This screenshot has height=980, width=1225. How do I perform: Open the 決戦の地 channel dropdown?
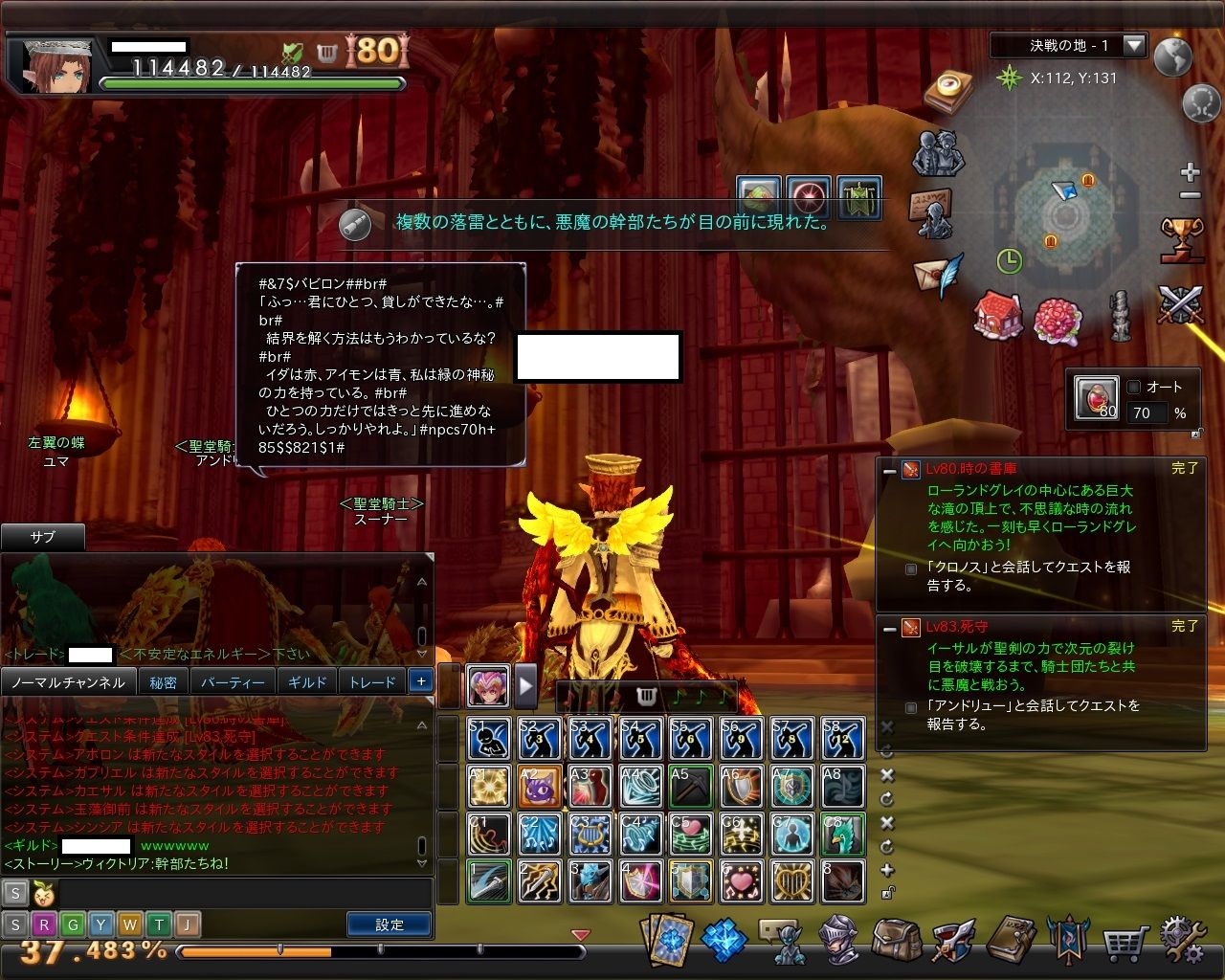click(x=1134, y=45)
